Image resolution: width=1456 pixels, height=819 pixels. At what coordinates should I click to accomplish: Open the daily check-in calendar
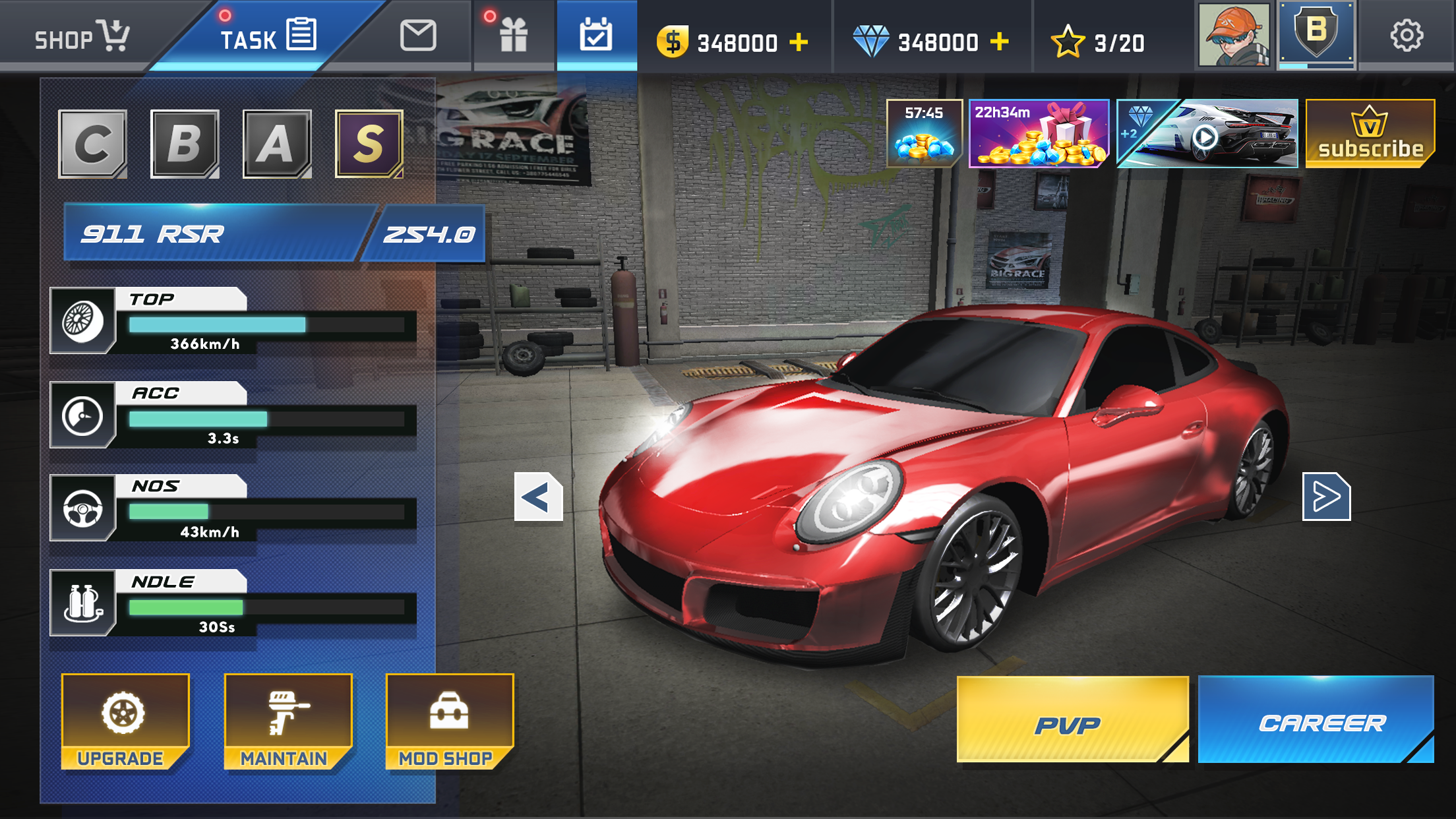(596, 36)
